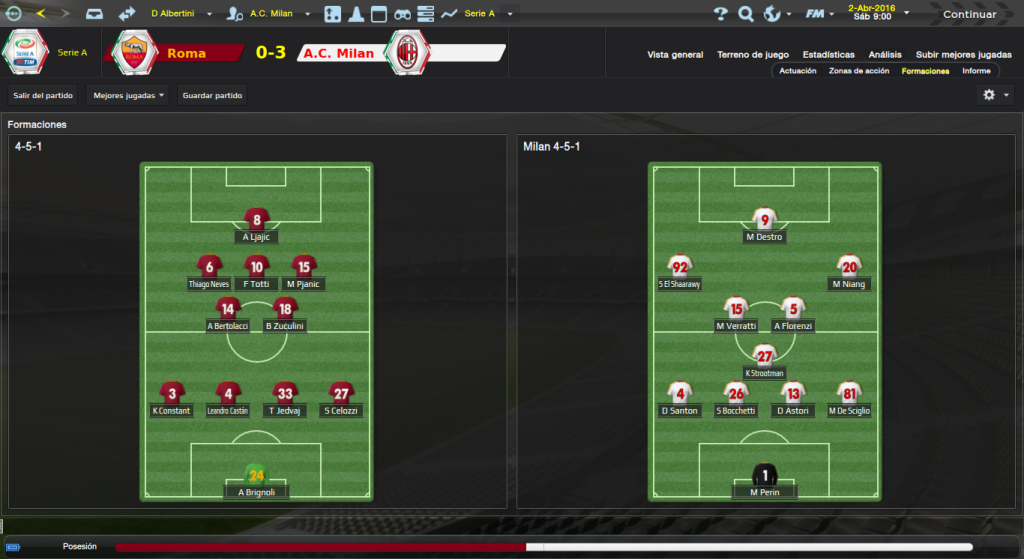Switch to the Actuación subtab
Image resolution: width=1024 pixels, height=559 pixels.
coord(798,71)
